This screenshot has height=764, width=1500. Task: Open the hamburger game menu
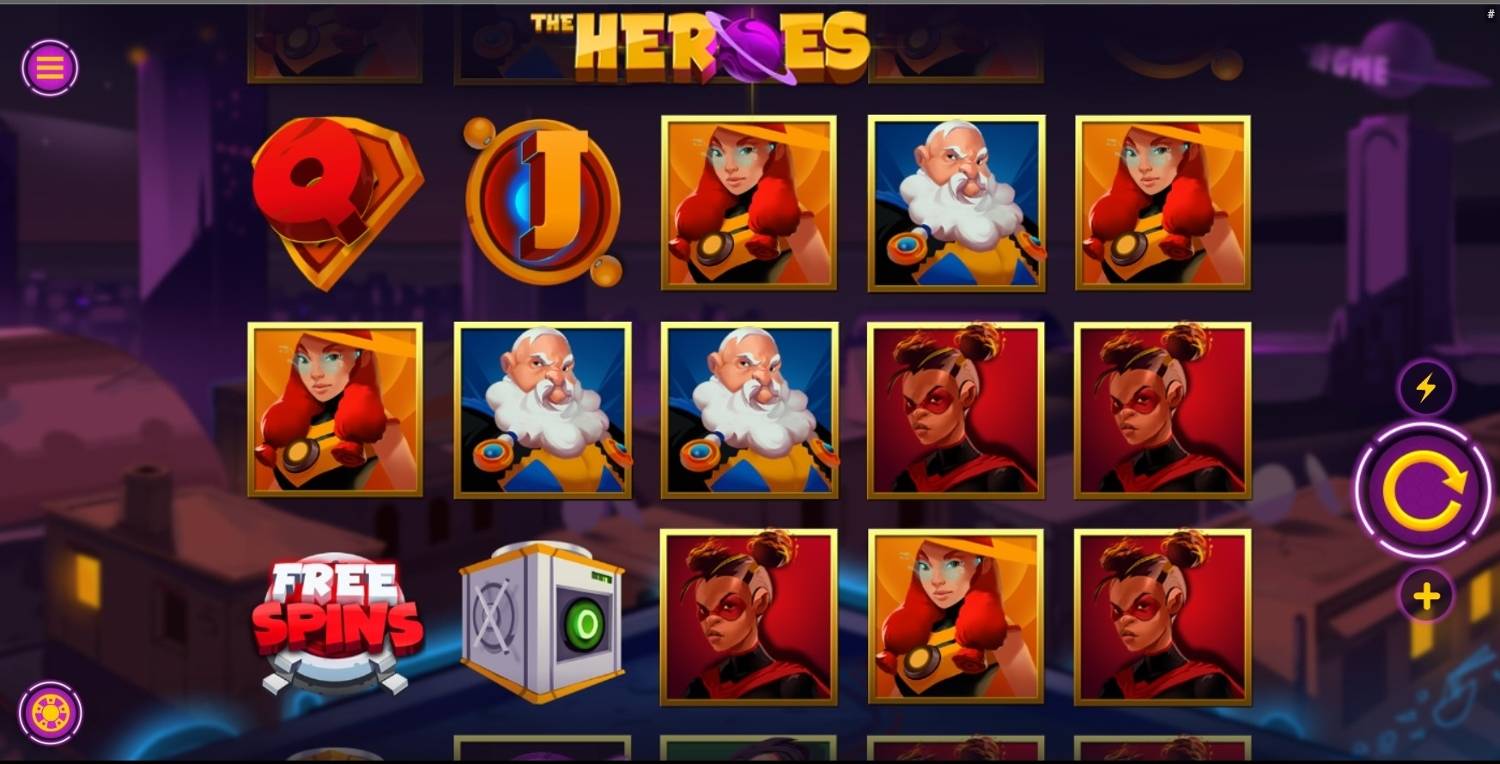49,68
